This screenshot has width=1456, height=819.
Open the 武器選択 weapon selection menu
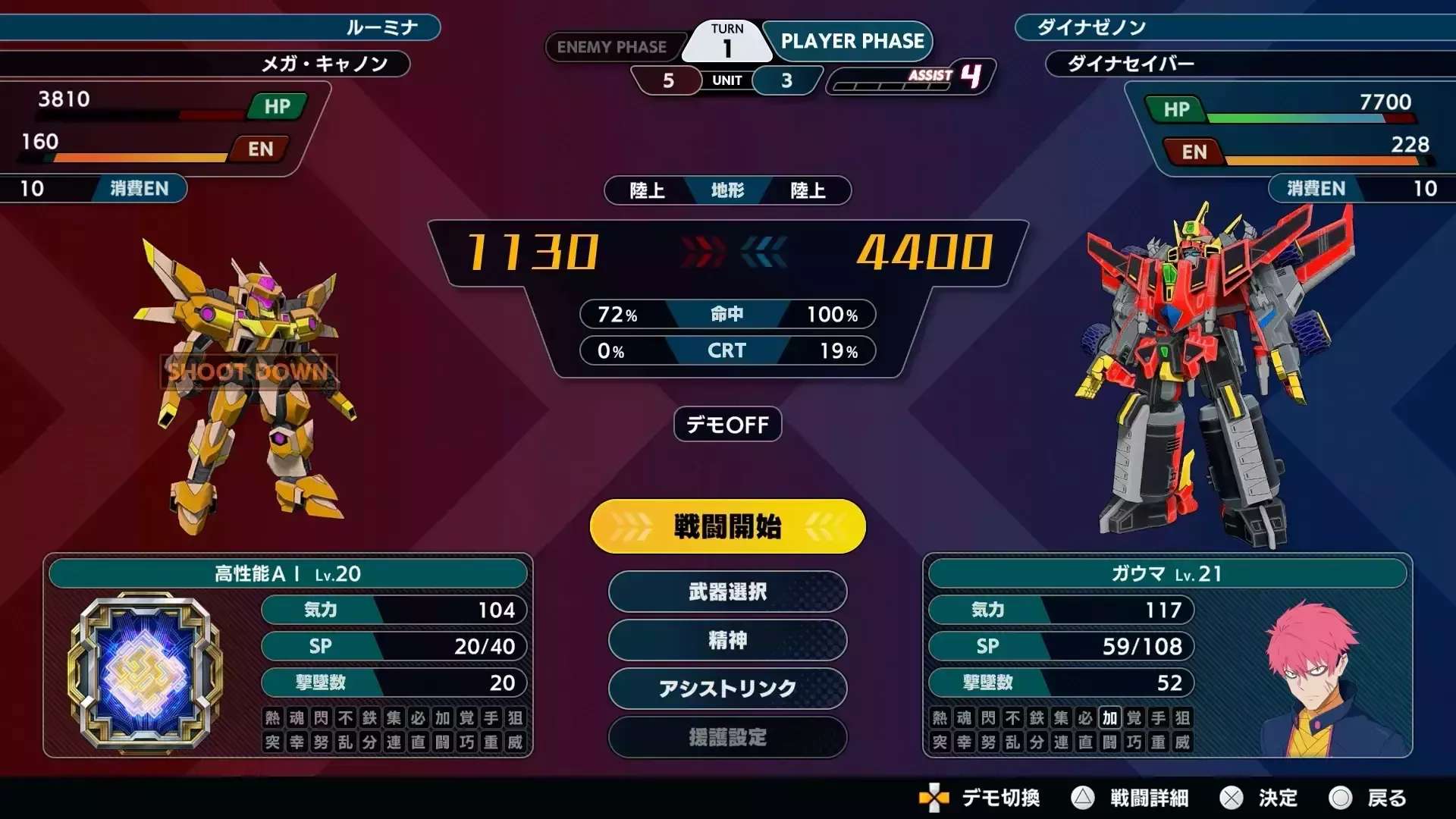pyautogui.click(x=726, y=592)
